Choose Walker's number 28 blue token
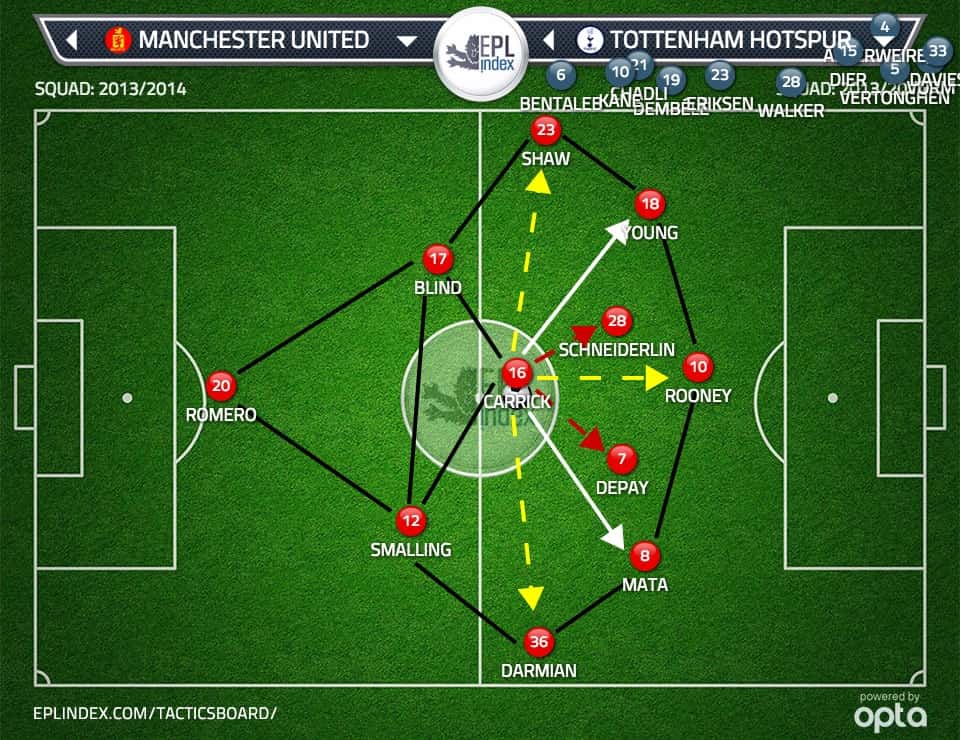960x740 pixels. 790,82
